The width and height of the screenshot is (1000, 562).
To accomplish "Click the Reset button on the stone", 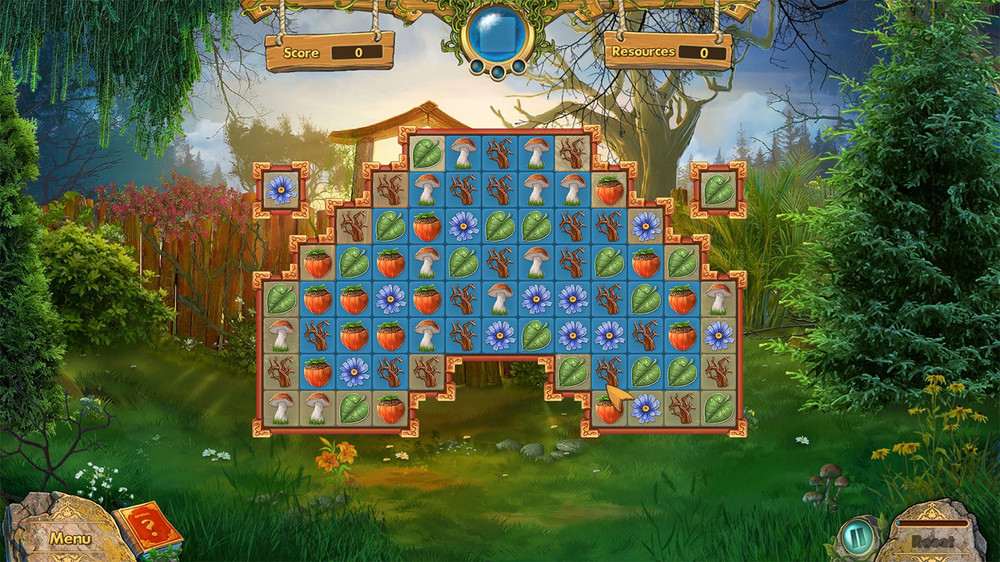I will pos(932,540).
